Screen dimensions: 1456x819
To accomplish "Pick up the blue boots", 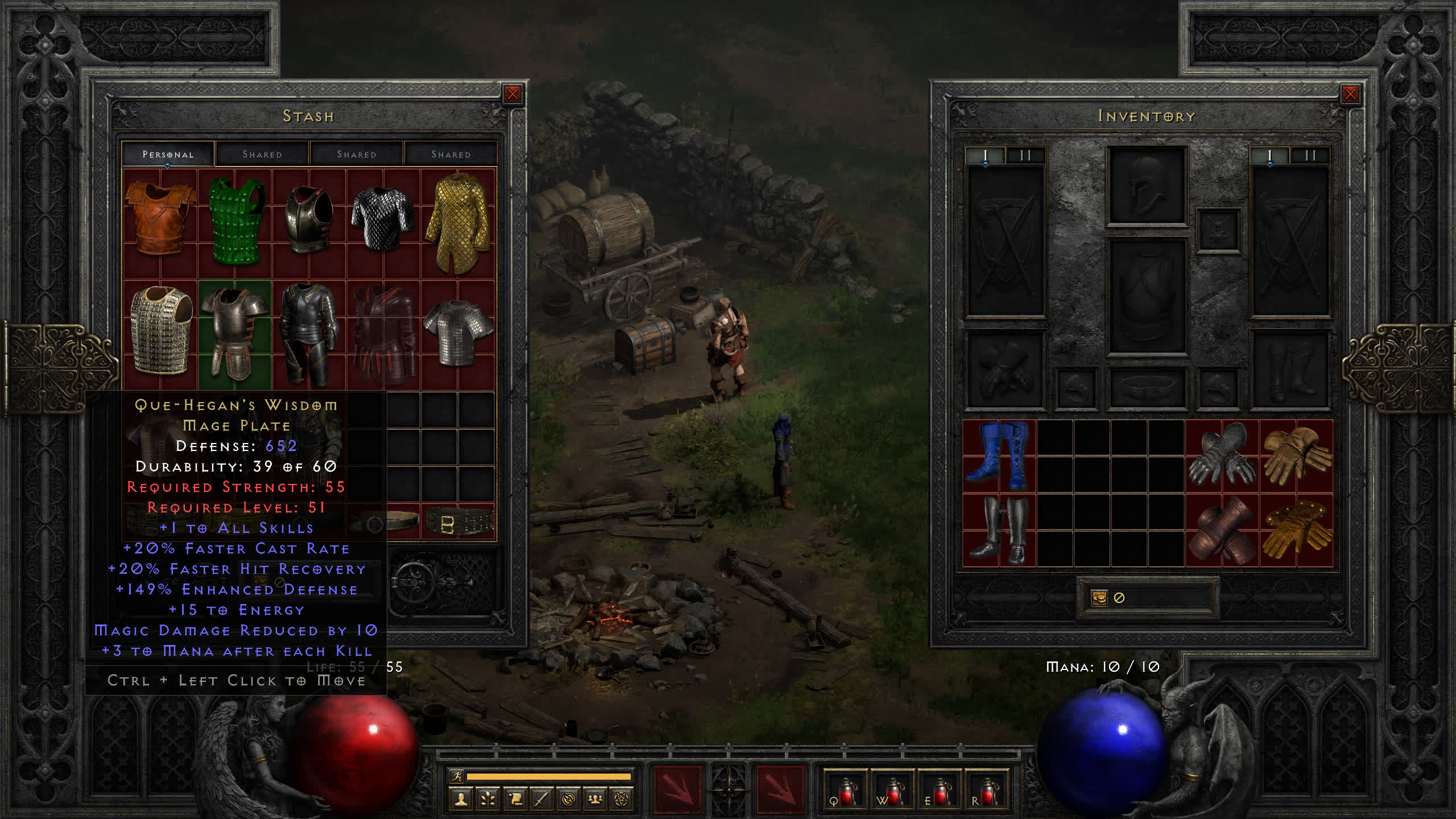I will coord(999,456).
